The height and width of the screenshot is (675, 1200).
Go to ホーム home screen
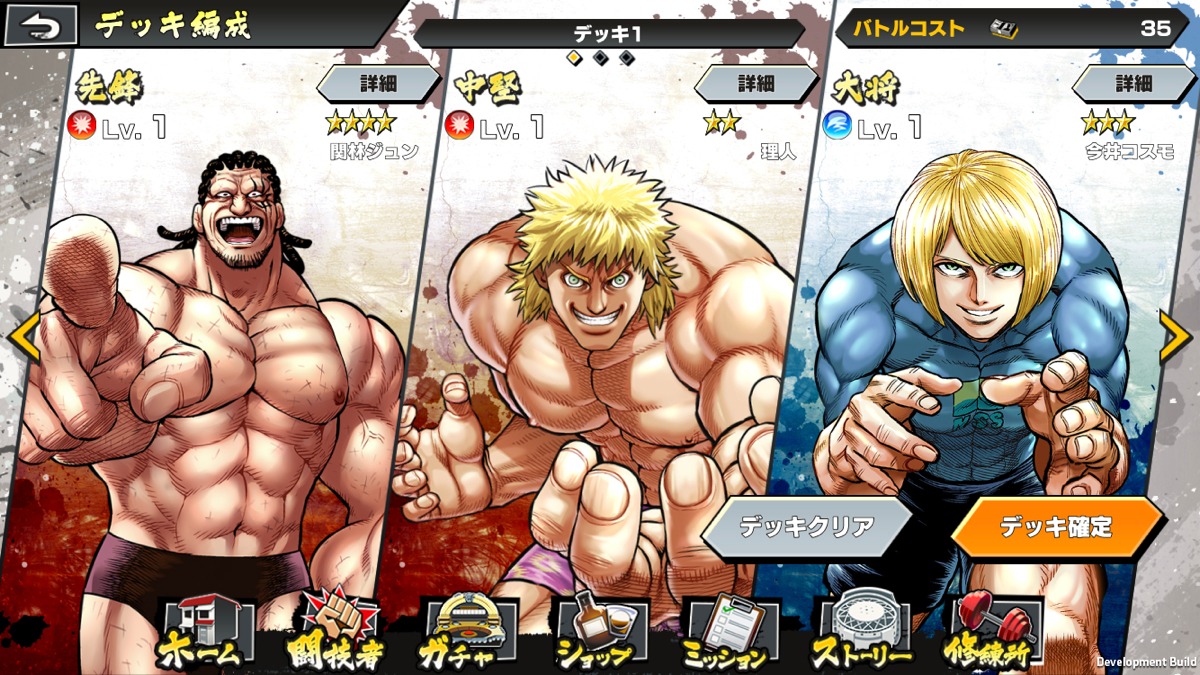point(199,633)
